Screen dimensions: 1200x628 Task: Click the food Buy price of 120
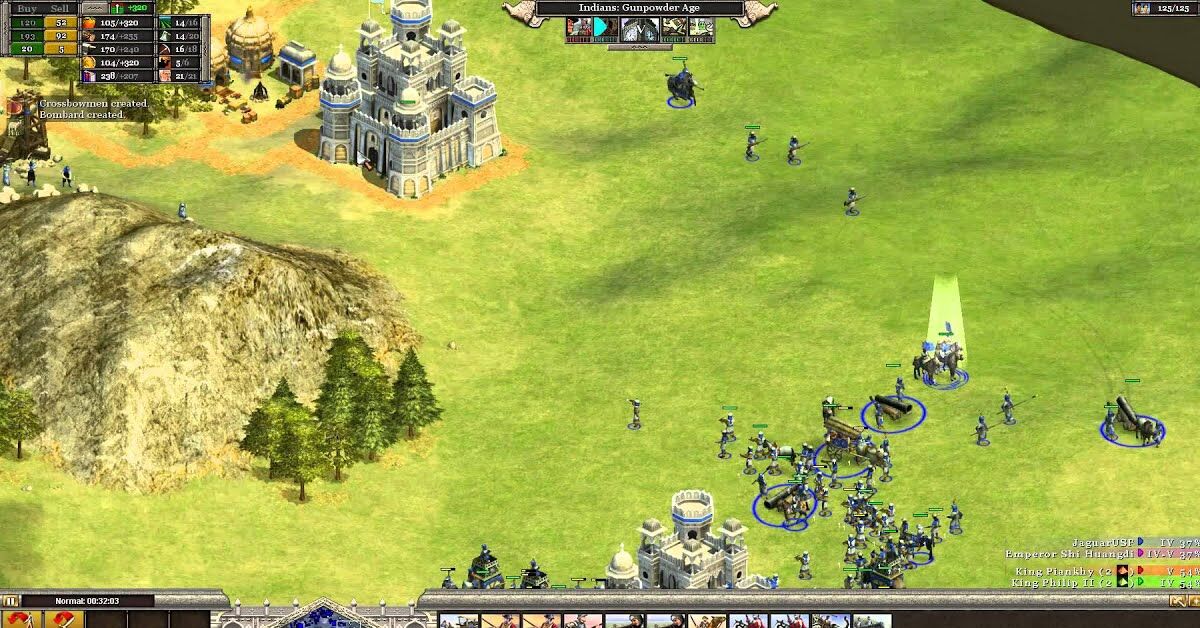[x=26, y=21]
